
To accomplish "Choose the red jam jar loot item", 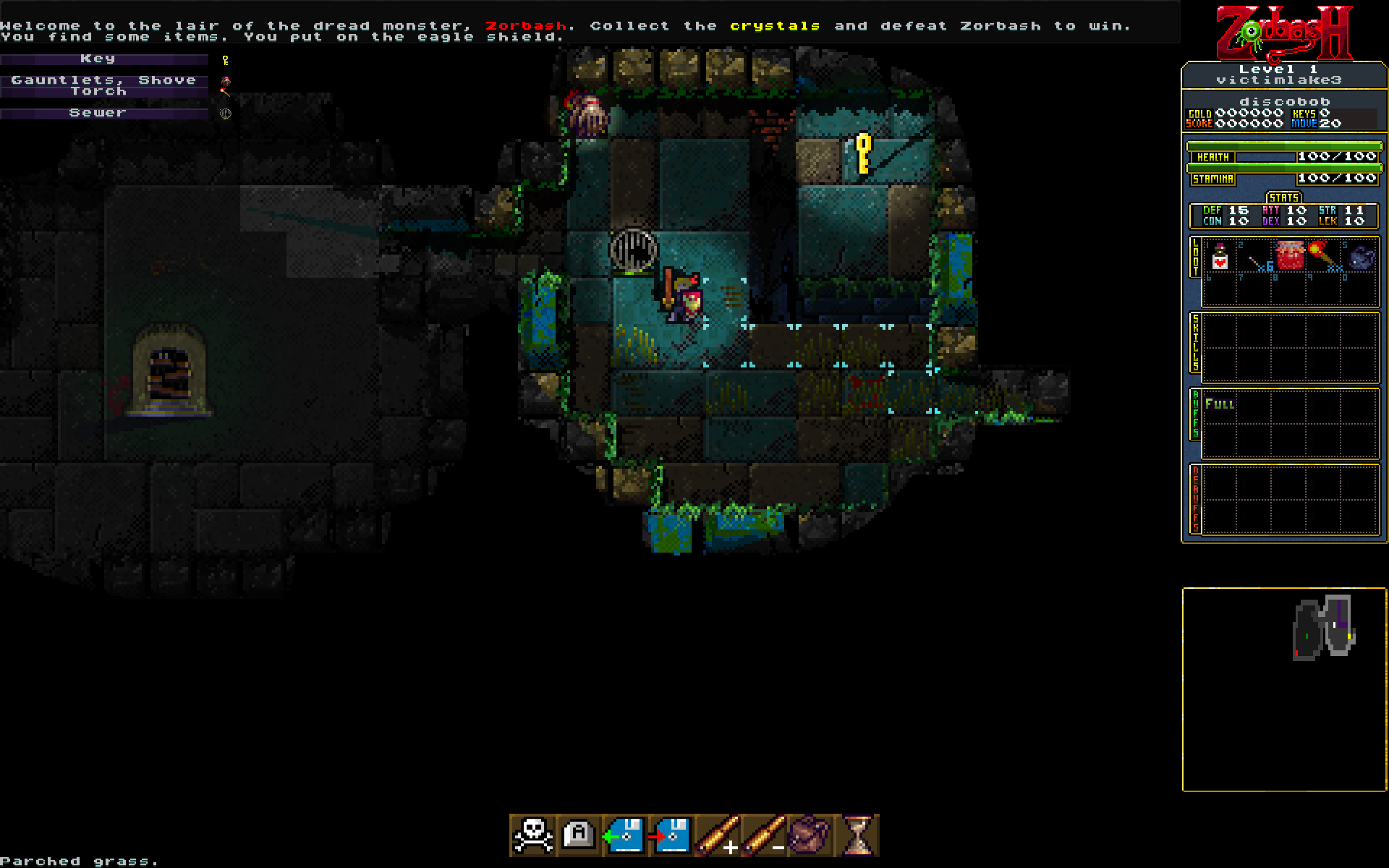I will 1290,255.
